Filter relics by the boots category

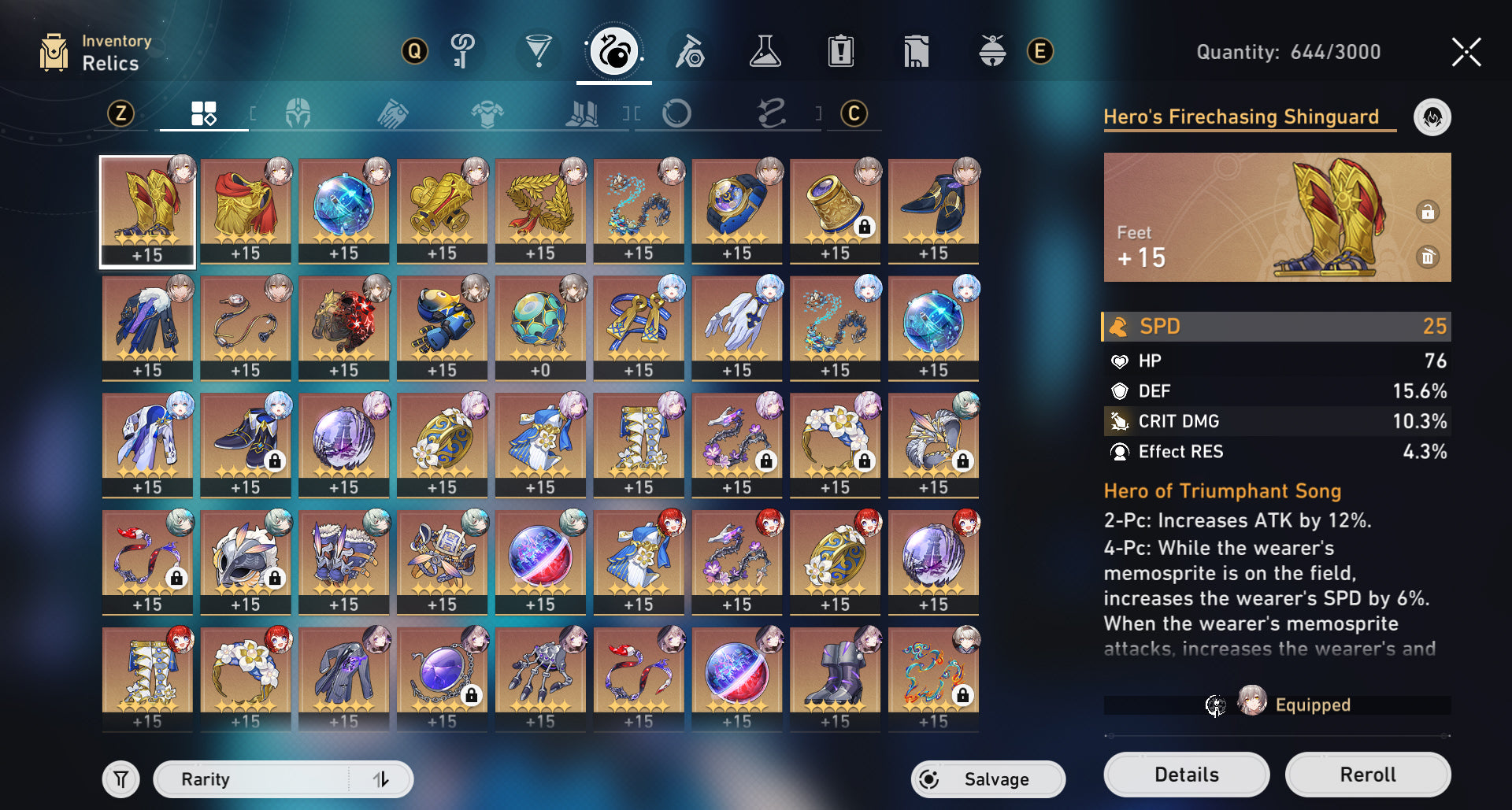pos(582,114)
